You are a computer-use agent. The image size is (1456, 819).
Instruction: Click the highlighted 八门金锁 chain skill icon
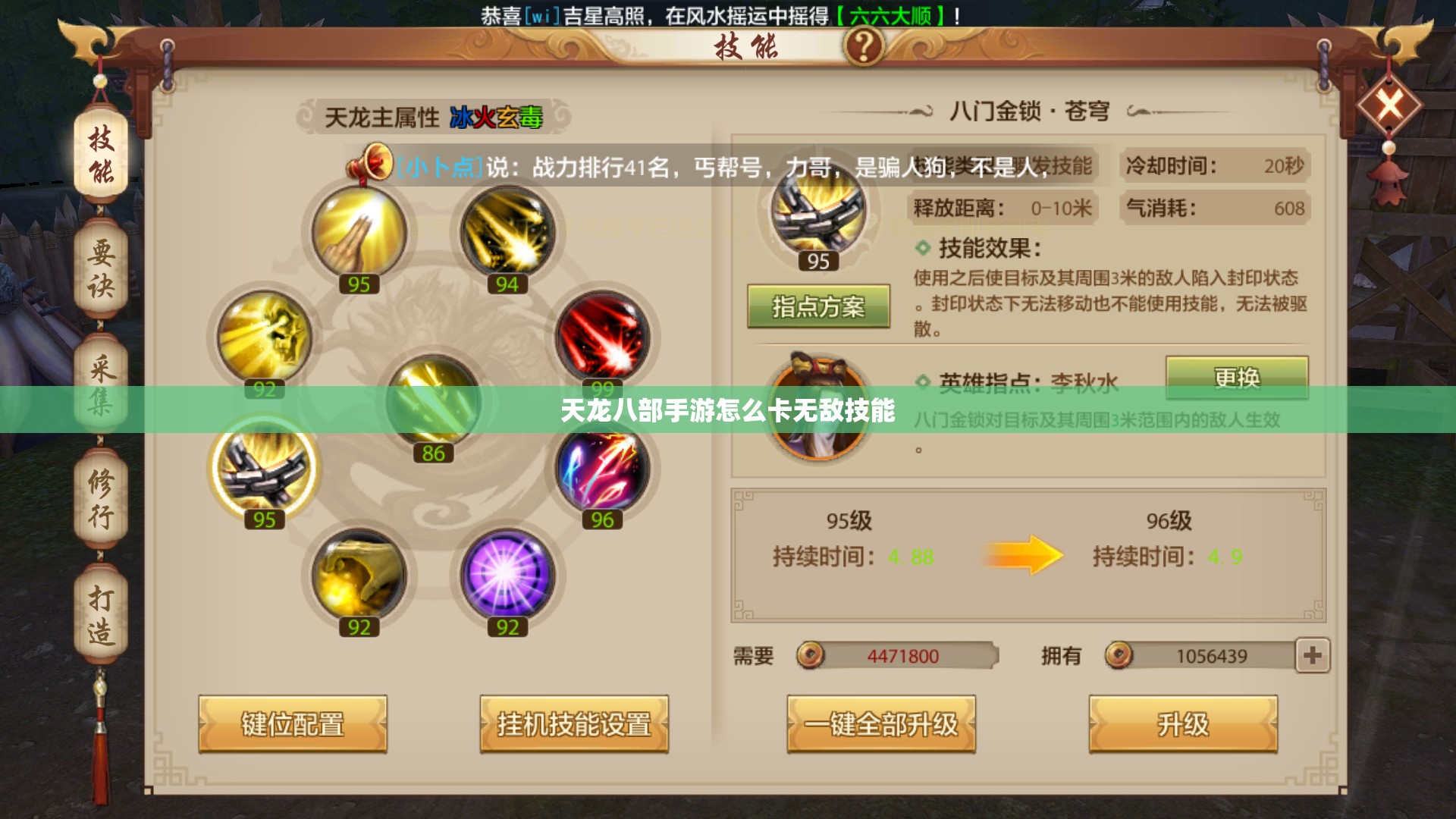point(265,470)
